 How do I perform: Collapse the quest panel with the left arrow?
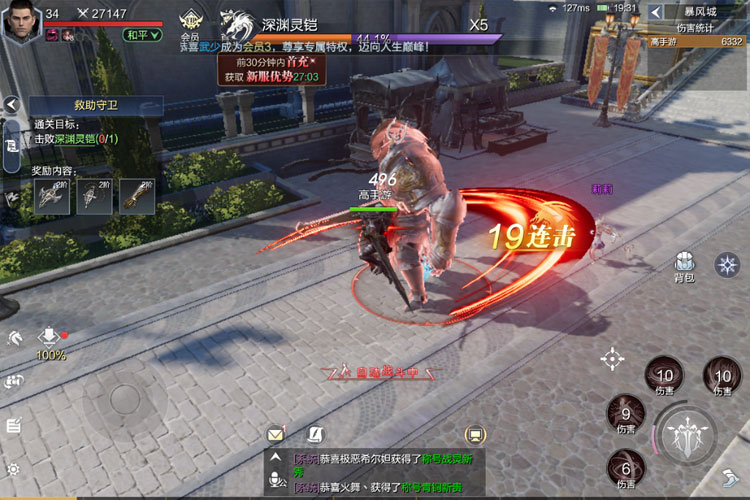point(11,105)
